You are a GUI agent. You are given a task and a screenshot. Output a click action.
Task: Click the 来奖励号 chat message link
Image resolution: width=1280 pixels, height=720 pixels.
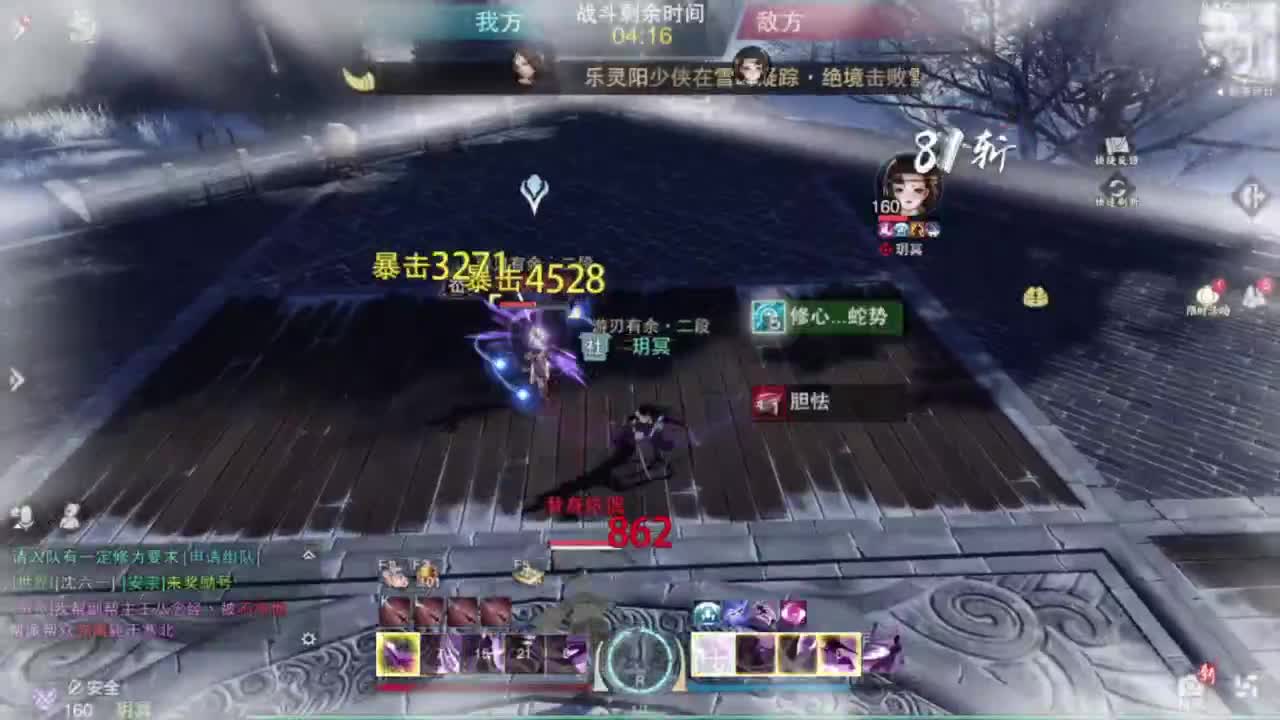[200, 583]
